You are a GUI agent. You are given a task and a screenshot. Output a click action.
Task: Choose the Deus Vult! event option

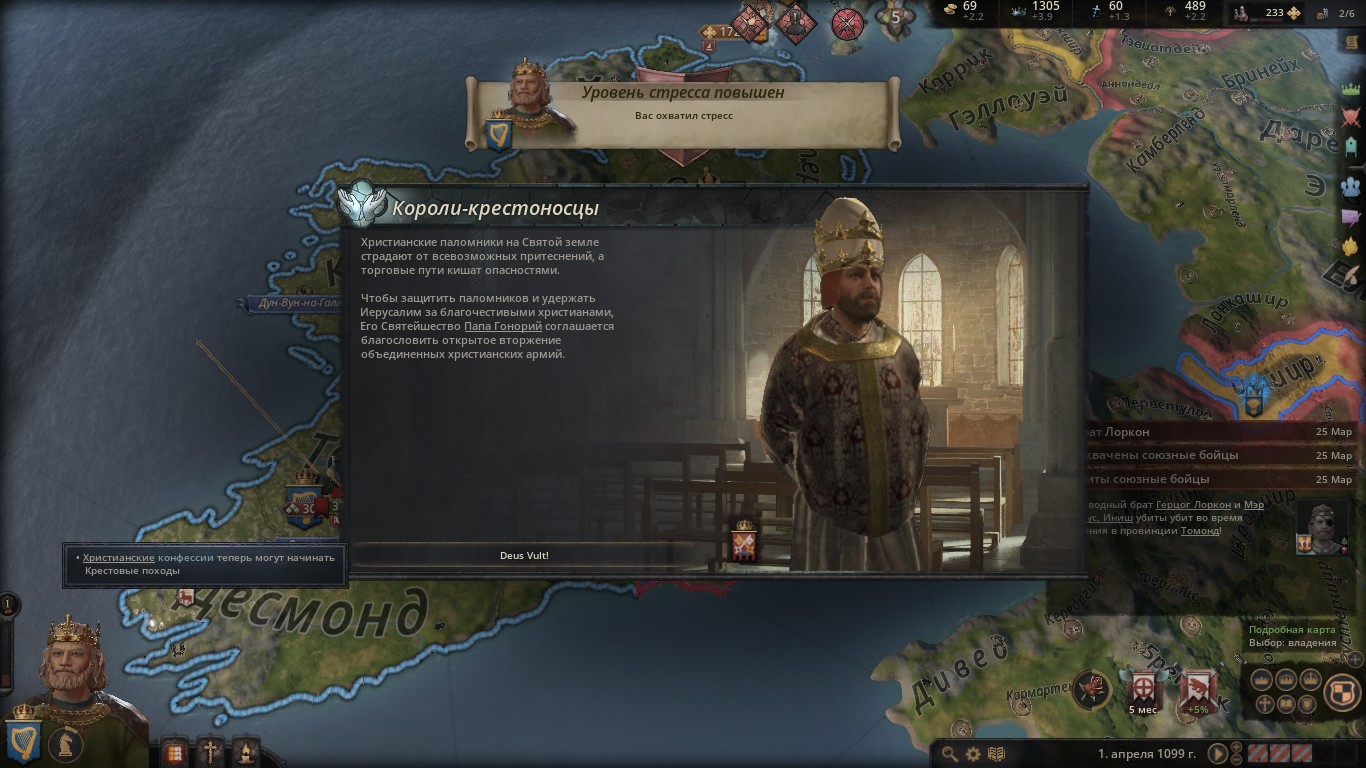524,555
